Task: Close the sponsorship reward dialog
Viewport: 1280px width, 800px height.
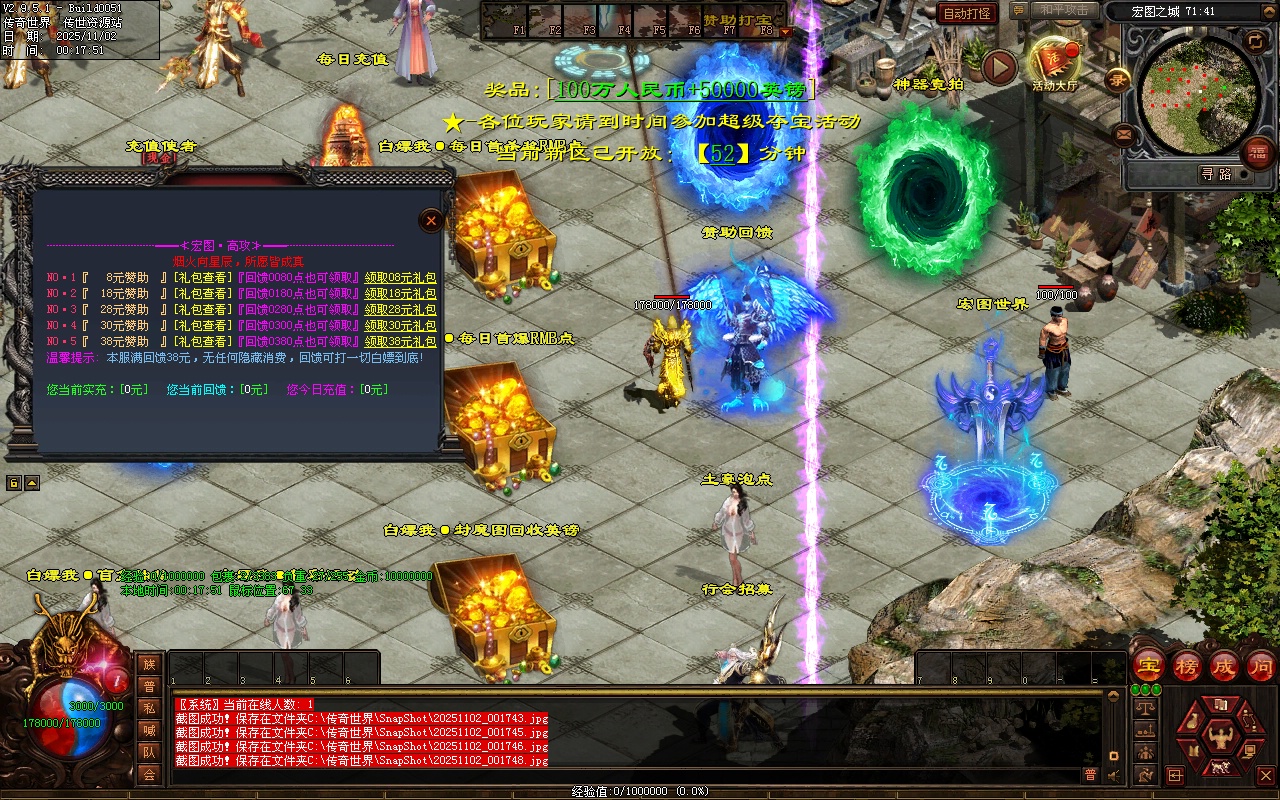Action: coord(431,220)
